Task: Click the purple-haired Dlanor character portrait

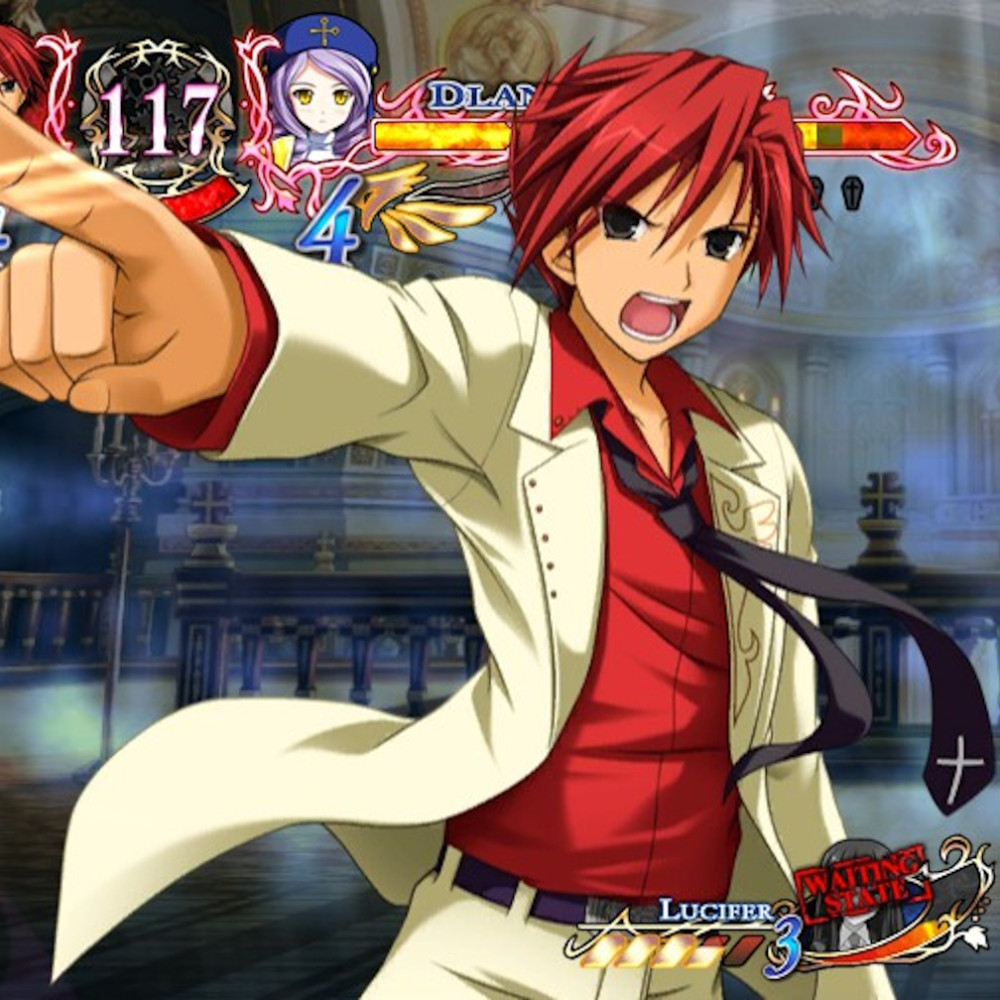Action: pos(321,87)
